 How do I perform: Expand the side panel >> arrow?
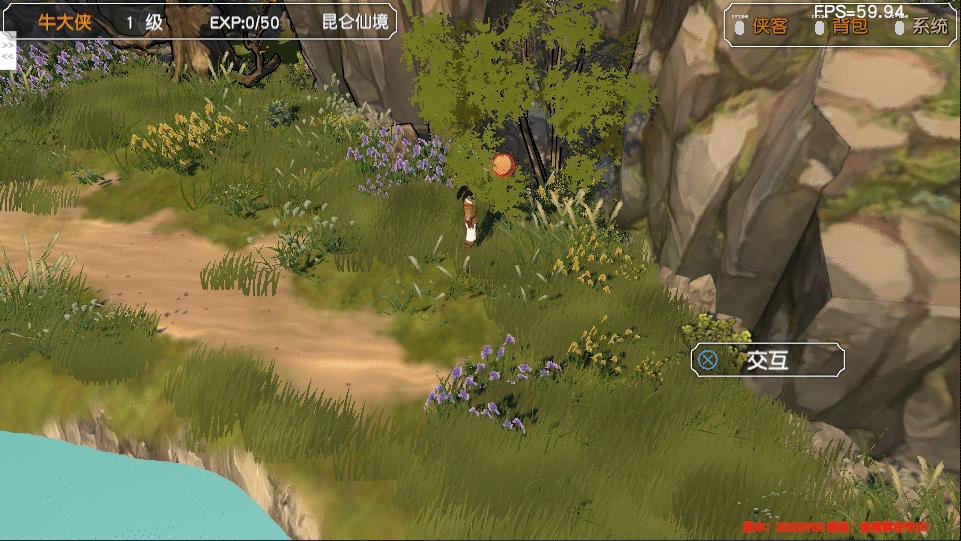tap(8, 46)
